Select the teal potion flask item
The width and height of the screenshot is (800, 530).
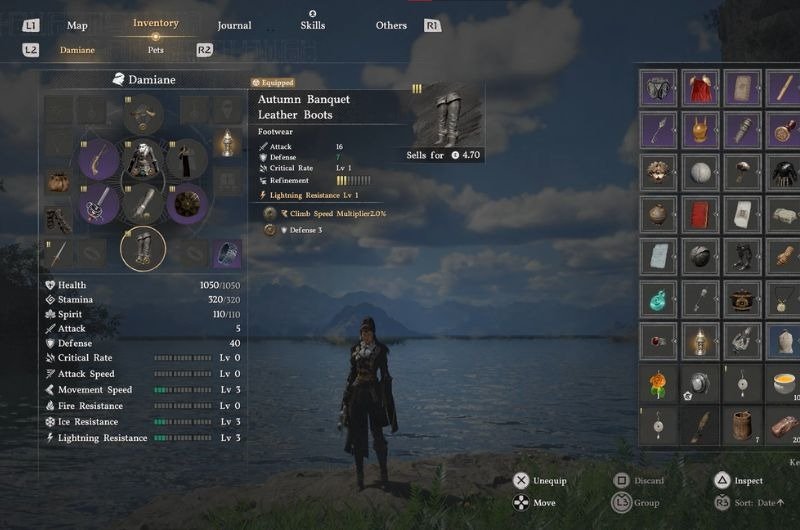point(658,298)
